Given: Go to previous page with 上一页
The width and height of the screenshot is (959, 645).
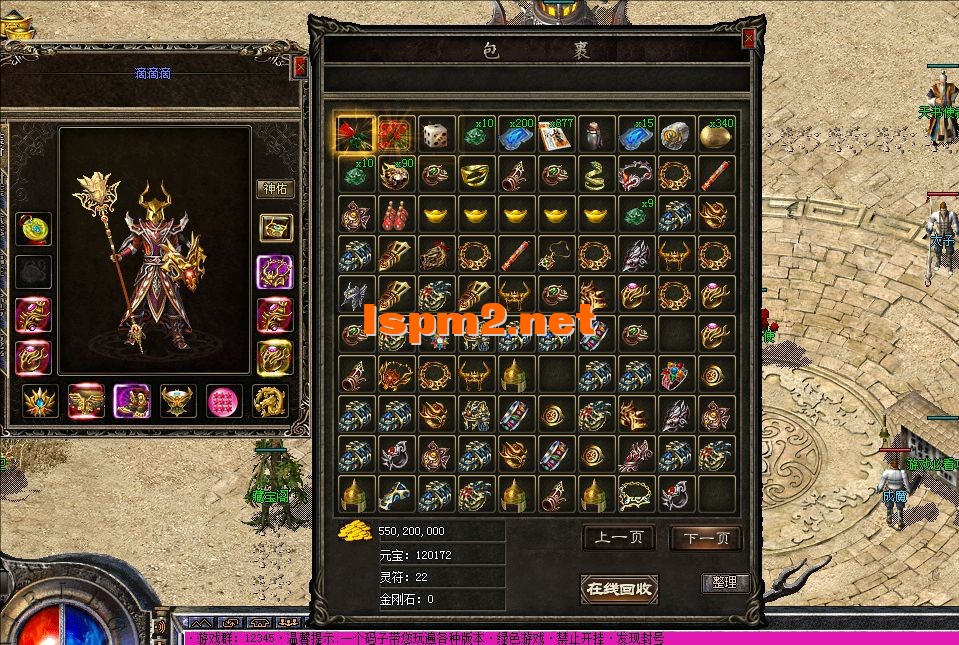Looking at the screenshot, I should (618, 538).
